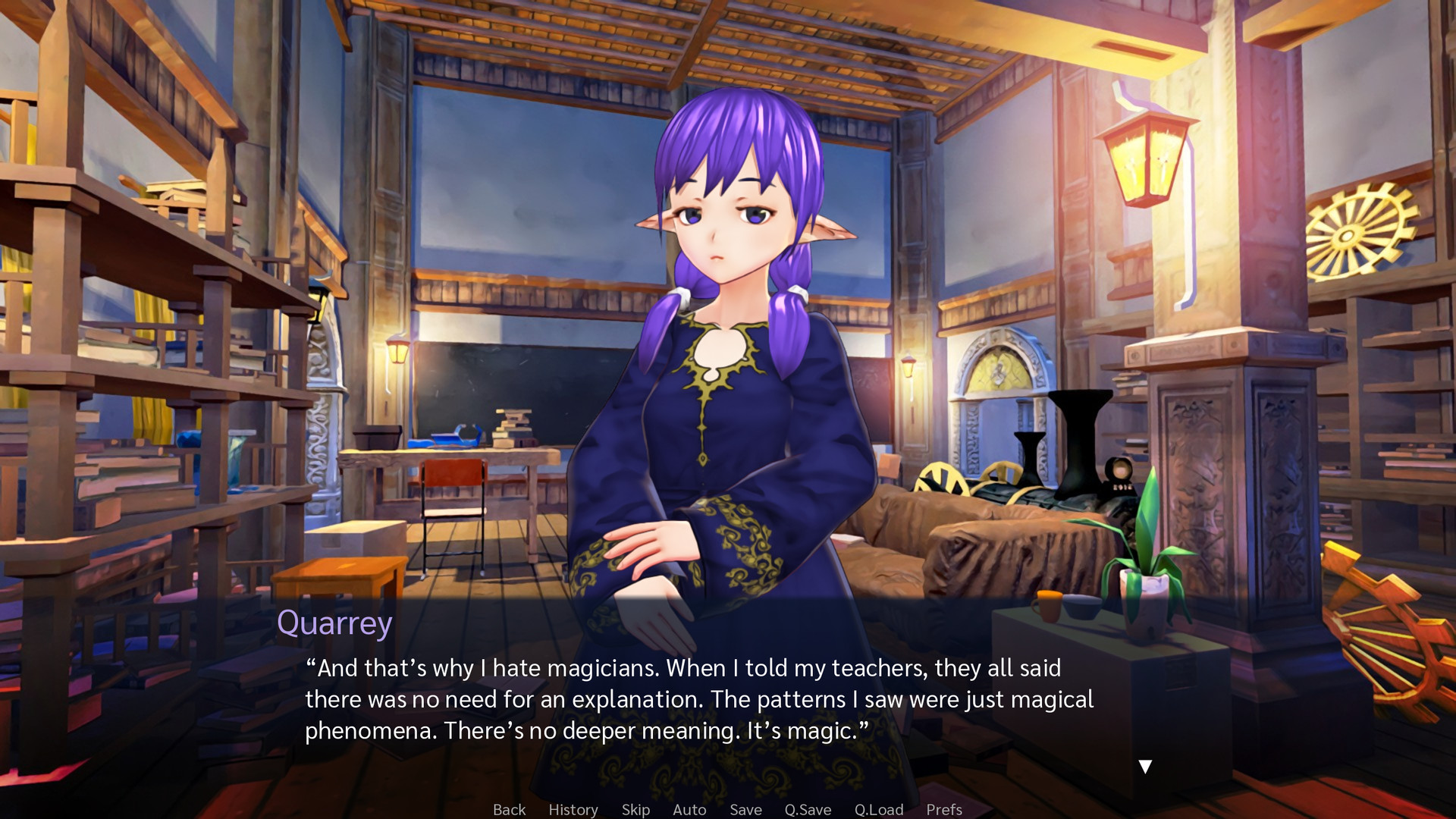The width and height of the screenshot is (1456, 819).
Task: Enable Auto advance
Action: 689,809
